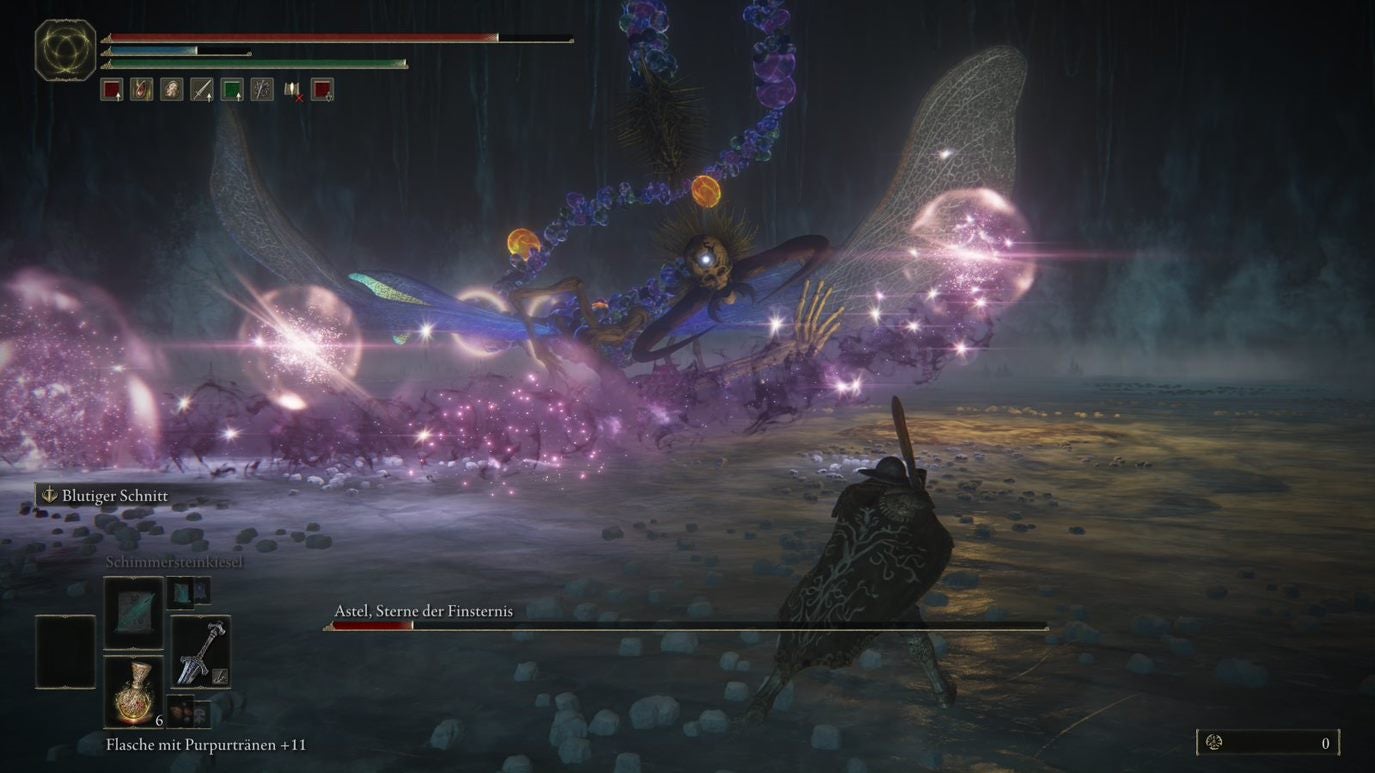Click the Great Rune emblem icon

tap(66, 49)
